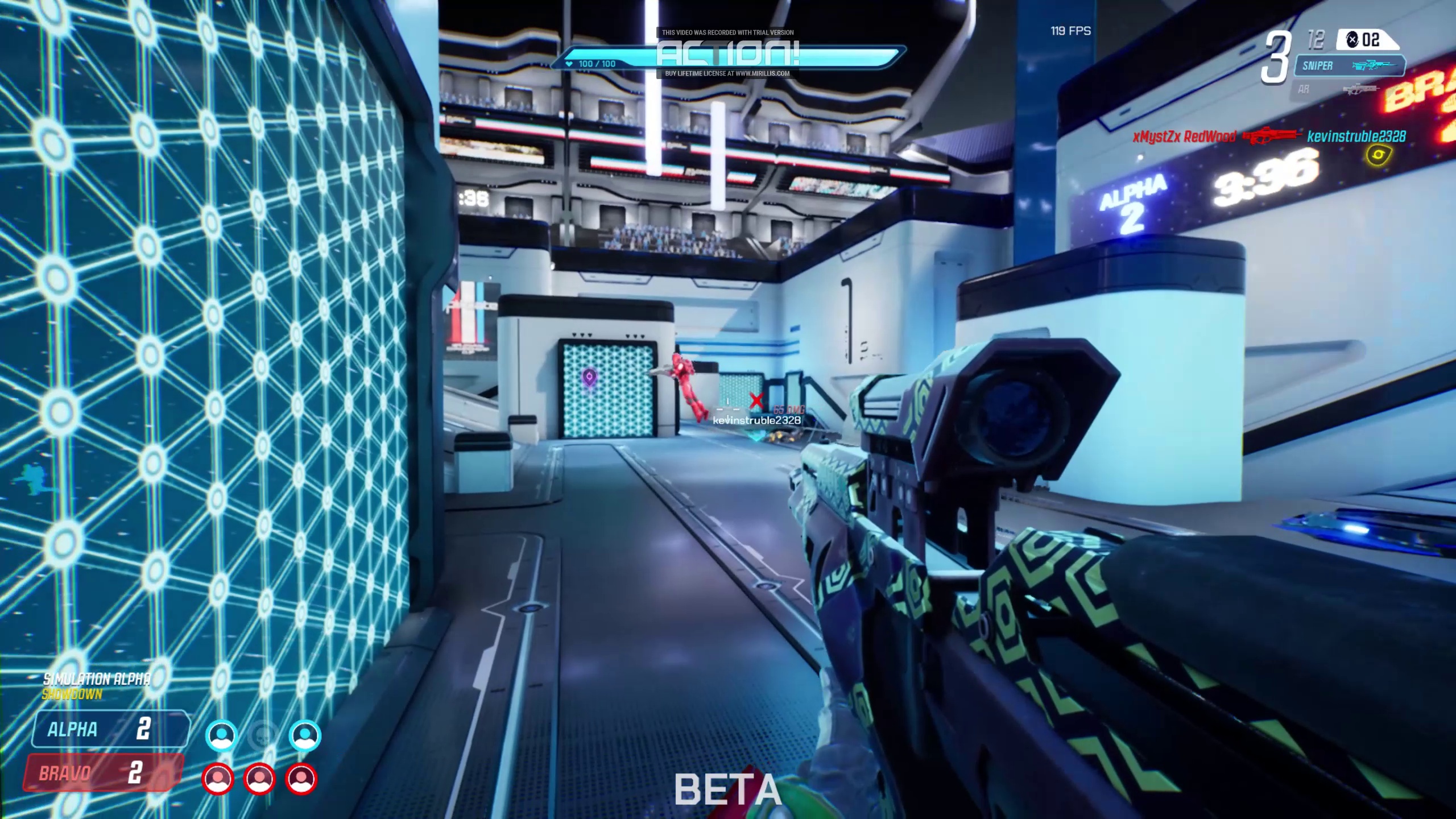Toggle the middle Bravo player avatar

coord(259,780)
